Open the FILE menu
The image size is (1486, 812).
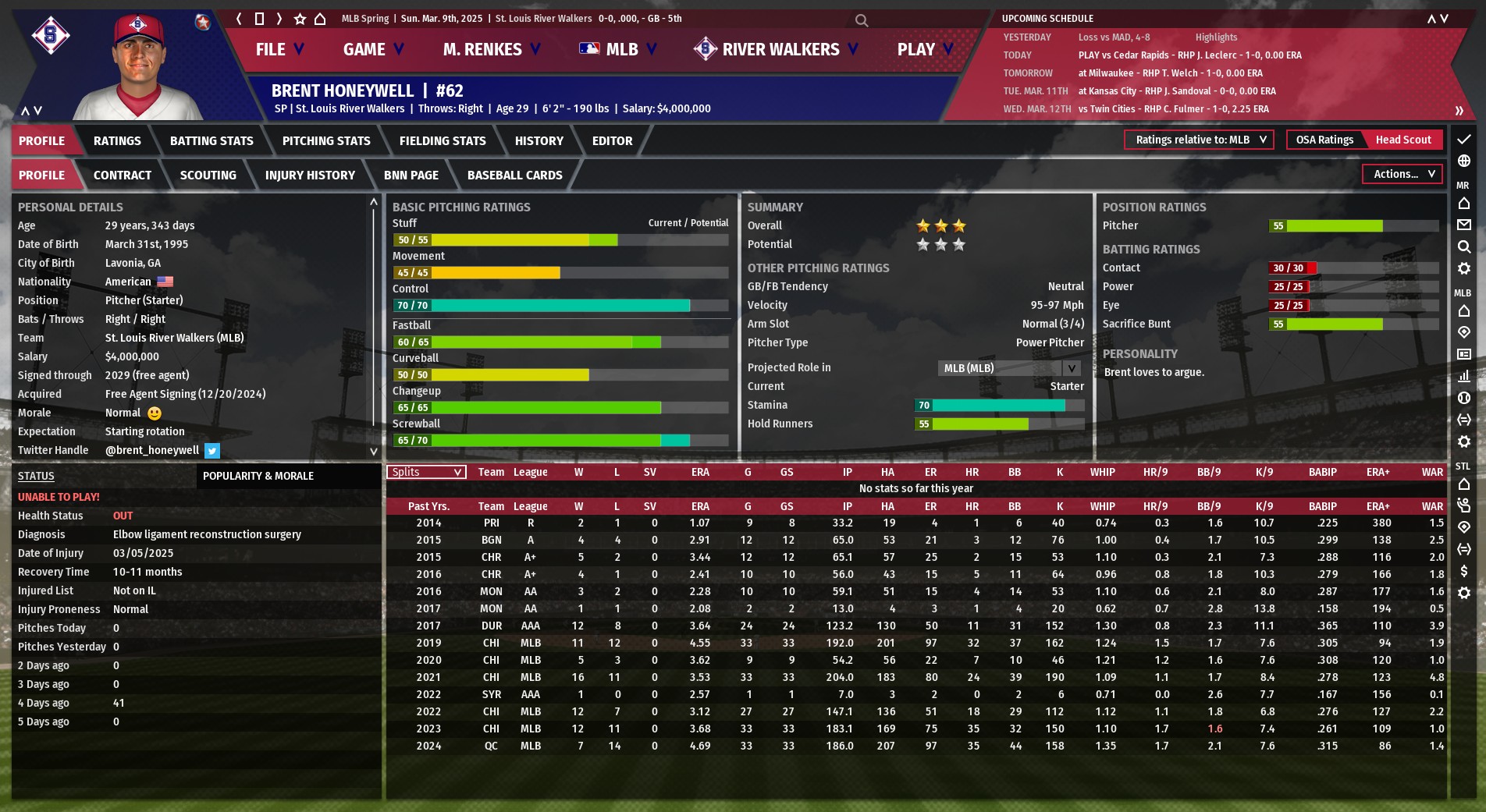click(x=279, y=50)
